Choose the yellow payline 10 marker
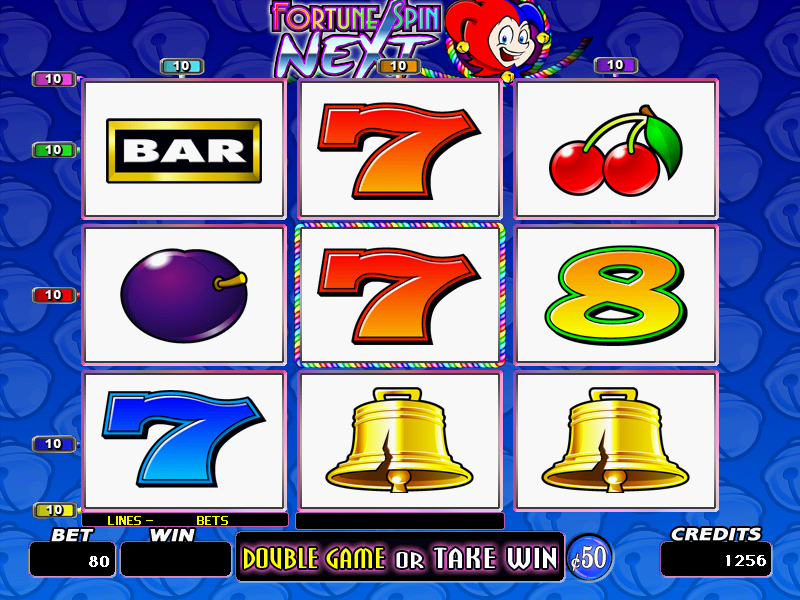 coord(54,510)
